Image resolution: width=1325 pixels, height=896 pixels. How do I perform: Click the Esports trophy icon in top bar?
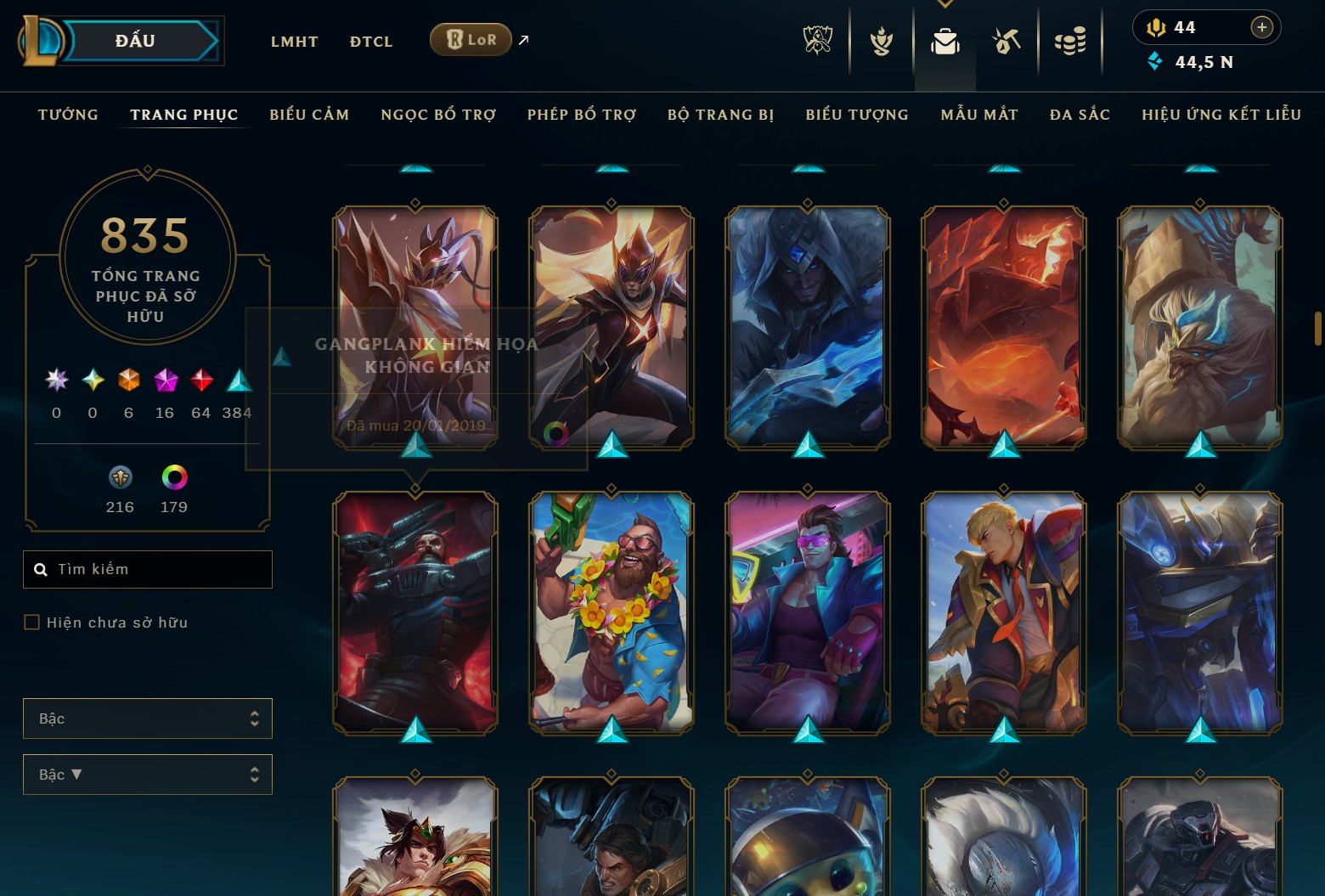[818, 40]
